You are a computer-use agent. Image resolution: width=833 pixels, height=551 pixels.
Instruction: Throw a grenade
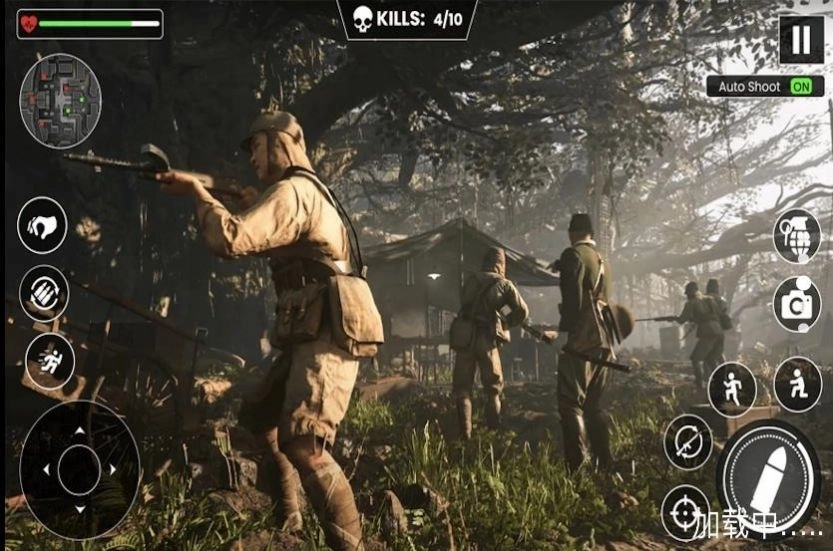[797, 236]
